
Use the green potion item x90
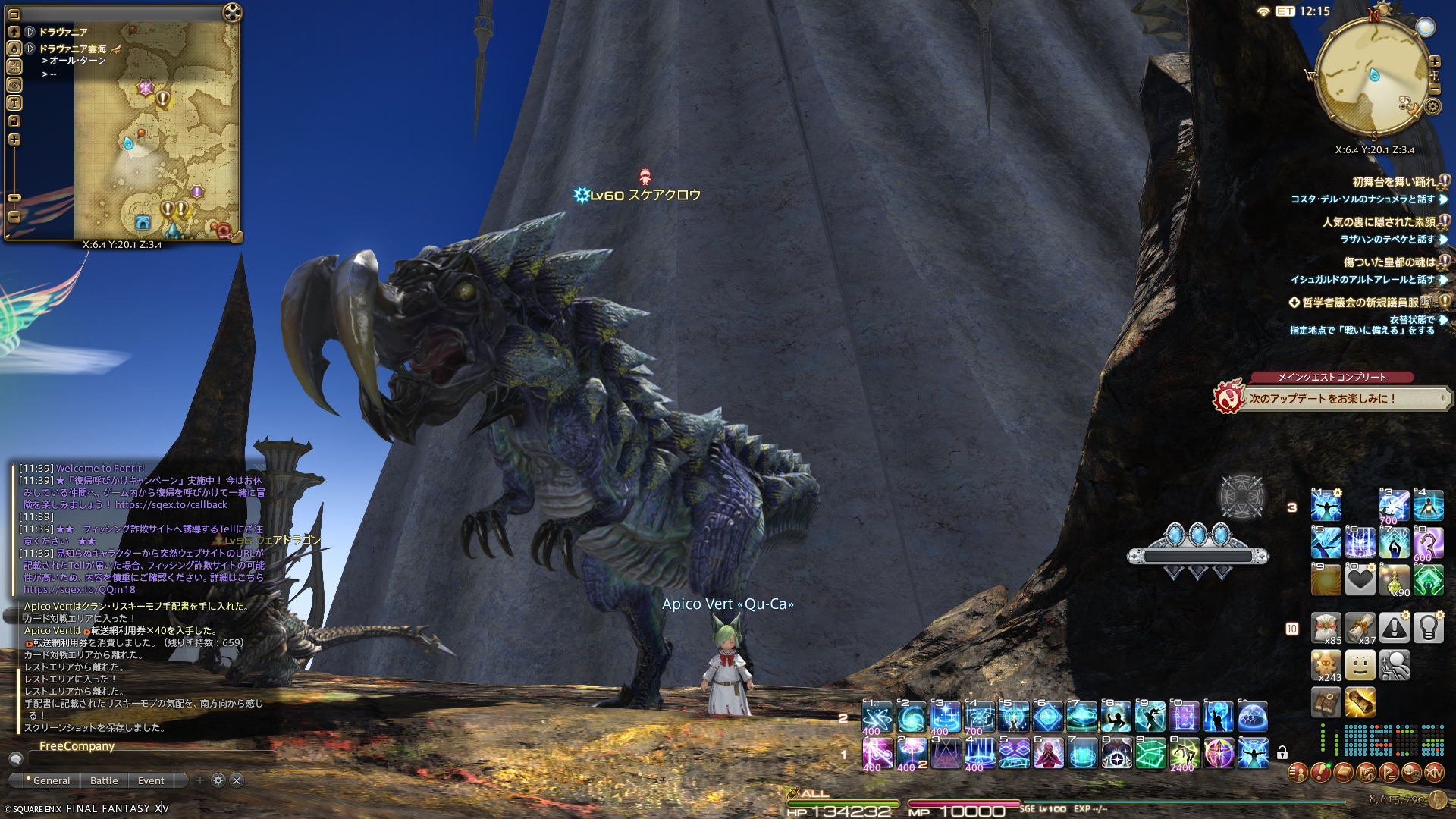tap(1394, 580)
